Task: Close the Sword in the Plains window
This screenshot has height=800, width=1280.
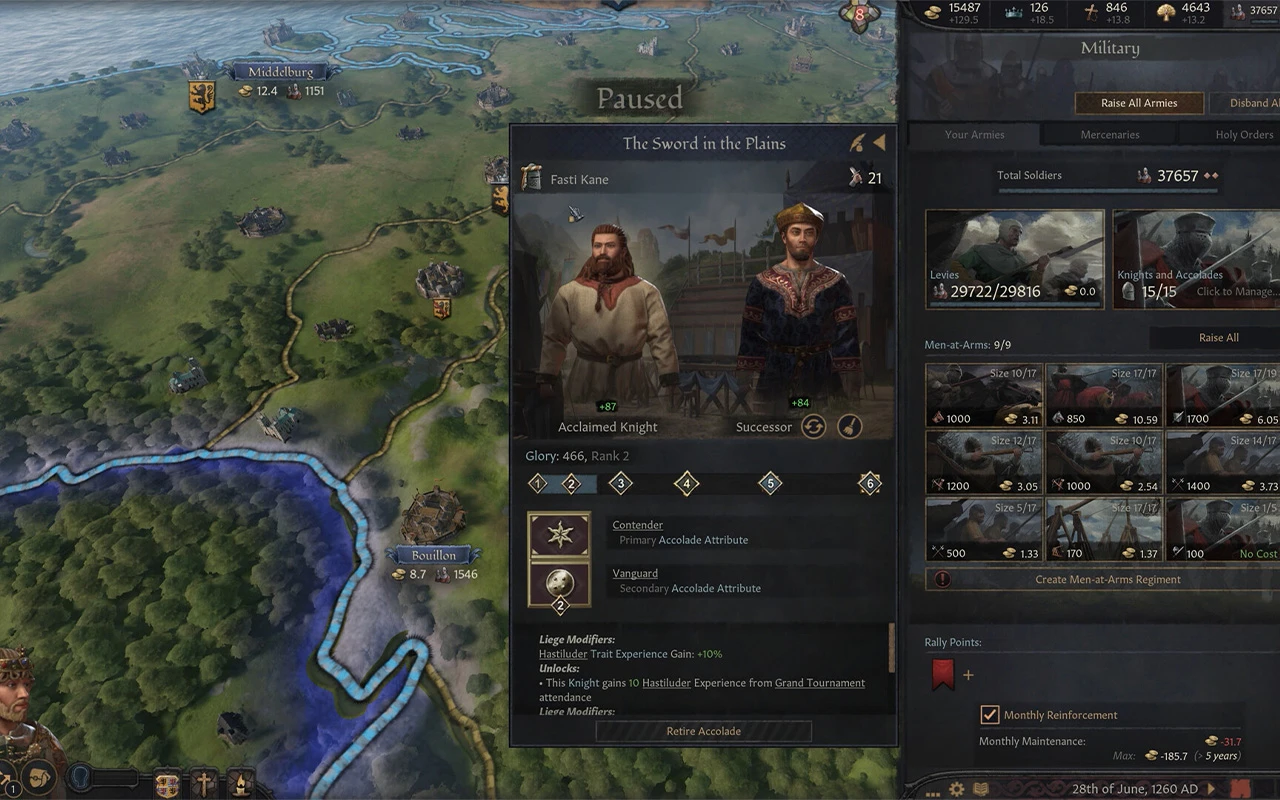Action: point(879,143)
